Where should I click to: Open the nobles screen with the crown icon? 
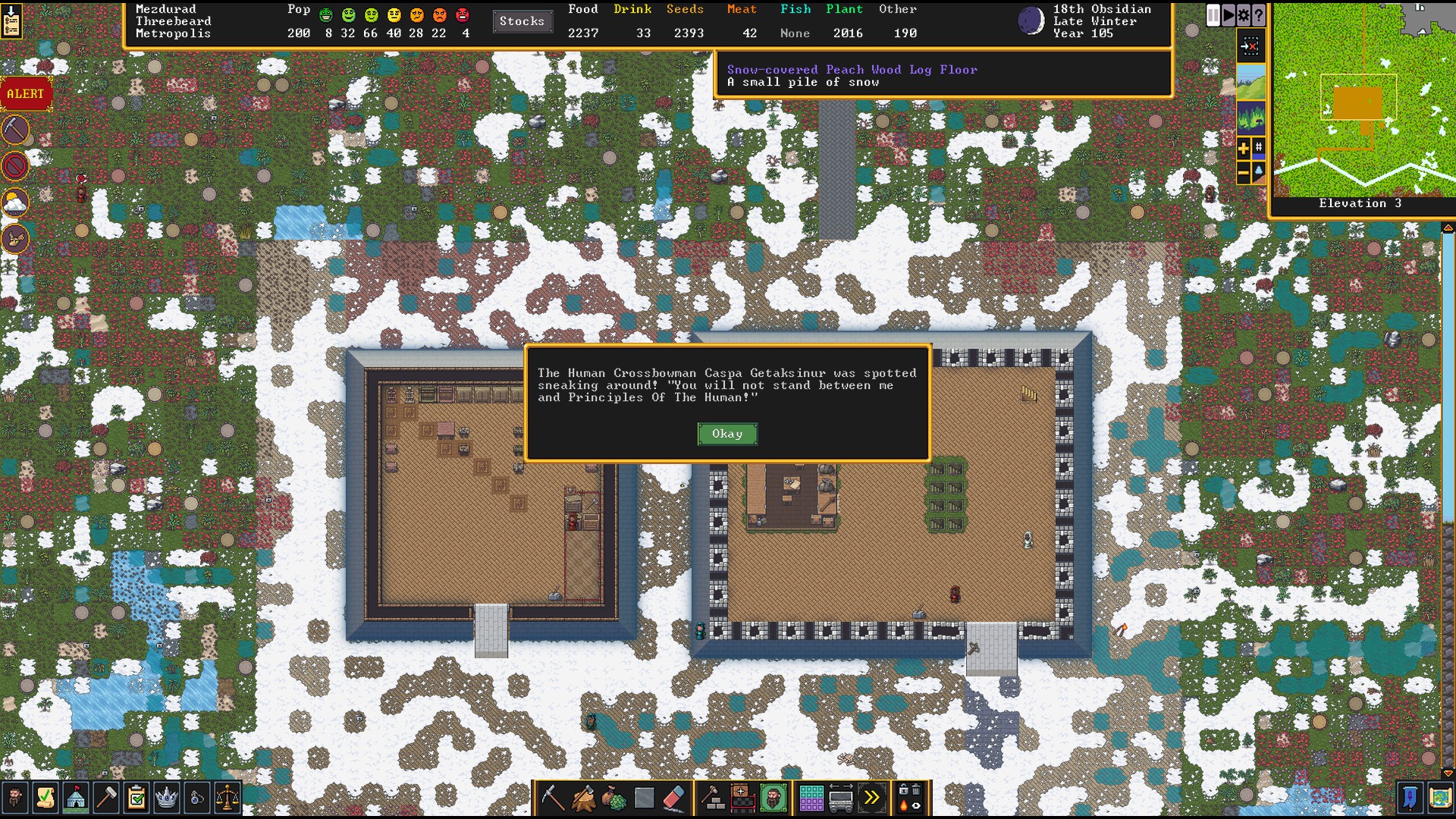coord(166,798)
